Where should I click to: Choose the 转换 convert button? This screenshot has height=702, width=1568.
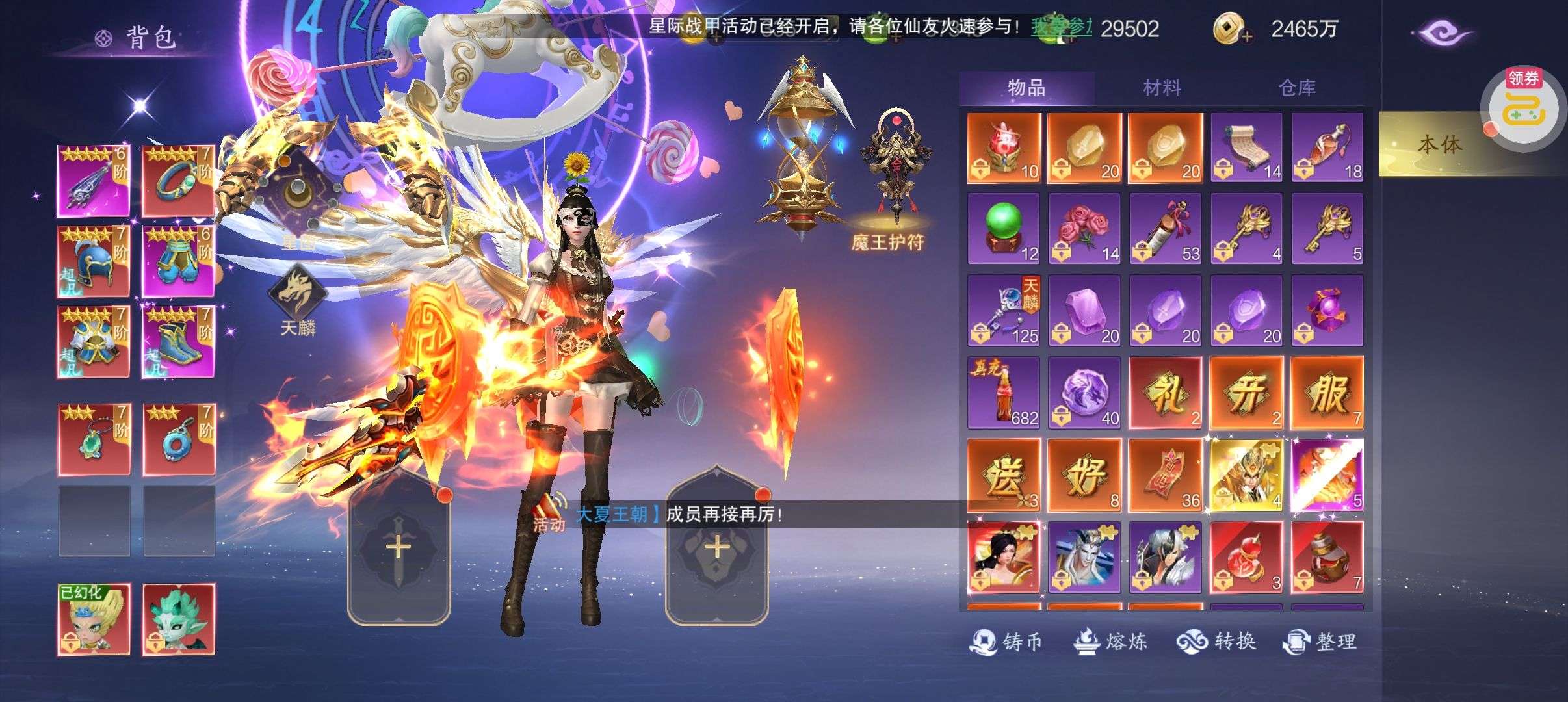(x=1216, y=642)
